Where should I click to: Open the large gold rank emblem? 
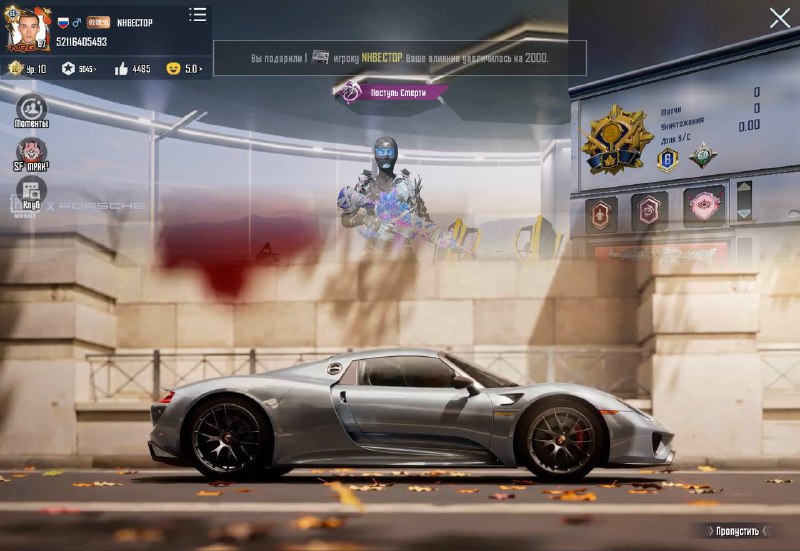click(x=615, y=140)
